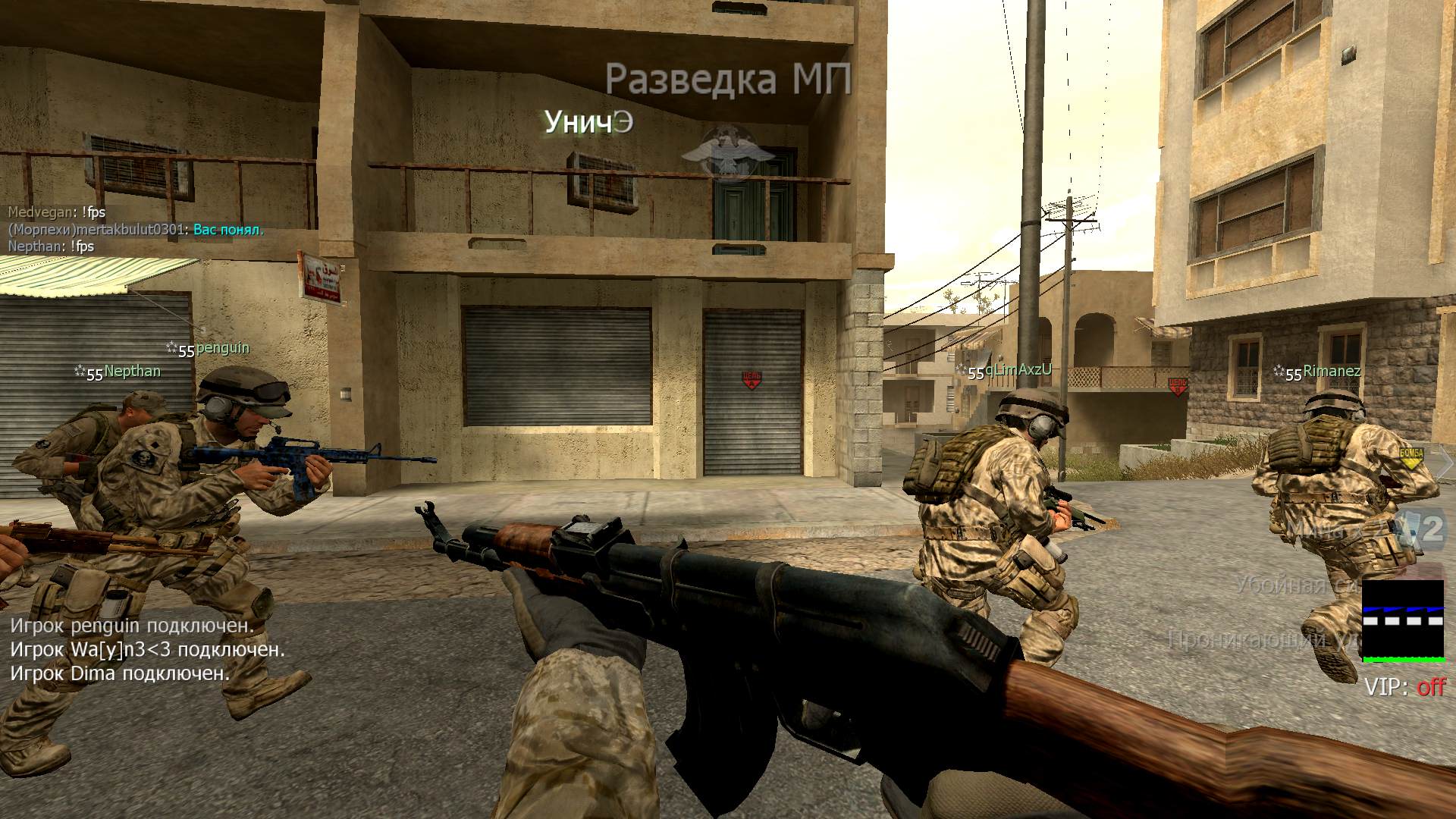Click the winged eagle faction emblem
The width and height of the screenshot is (1456, 819).
(727, 152)
